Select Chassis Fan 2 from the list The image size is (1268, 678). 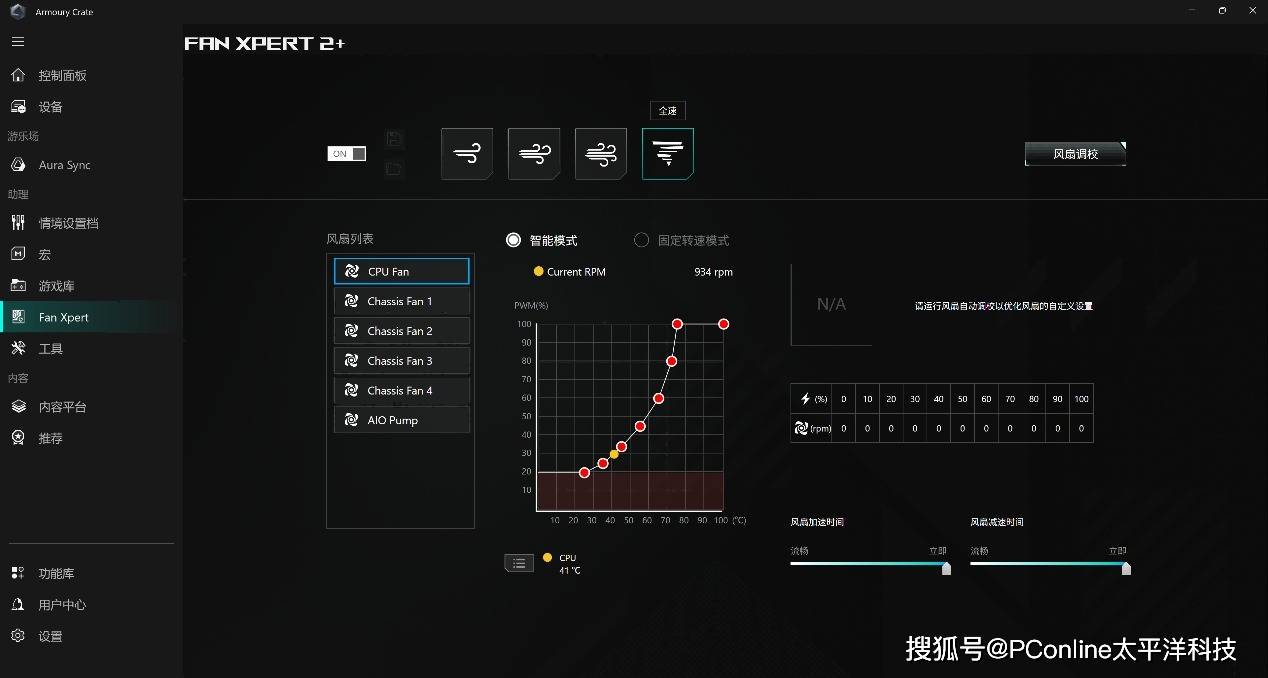(401, 331)
